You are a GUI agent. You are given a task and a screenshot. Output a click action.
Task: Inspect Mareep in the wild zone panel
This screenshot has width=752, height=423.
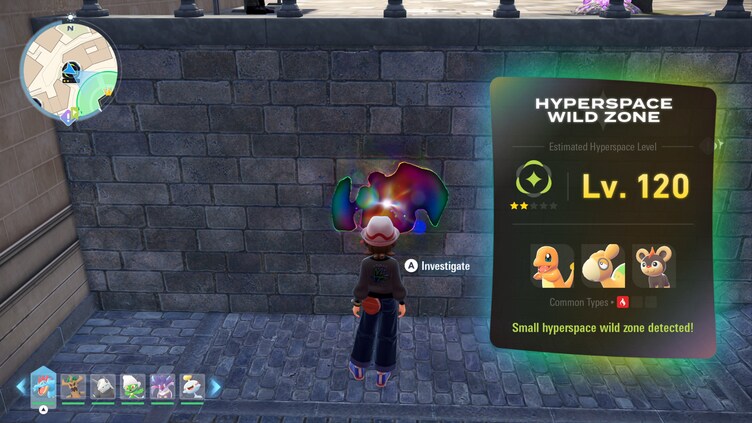click(x=603, y=265)
